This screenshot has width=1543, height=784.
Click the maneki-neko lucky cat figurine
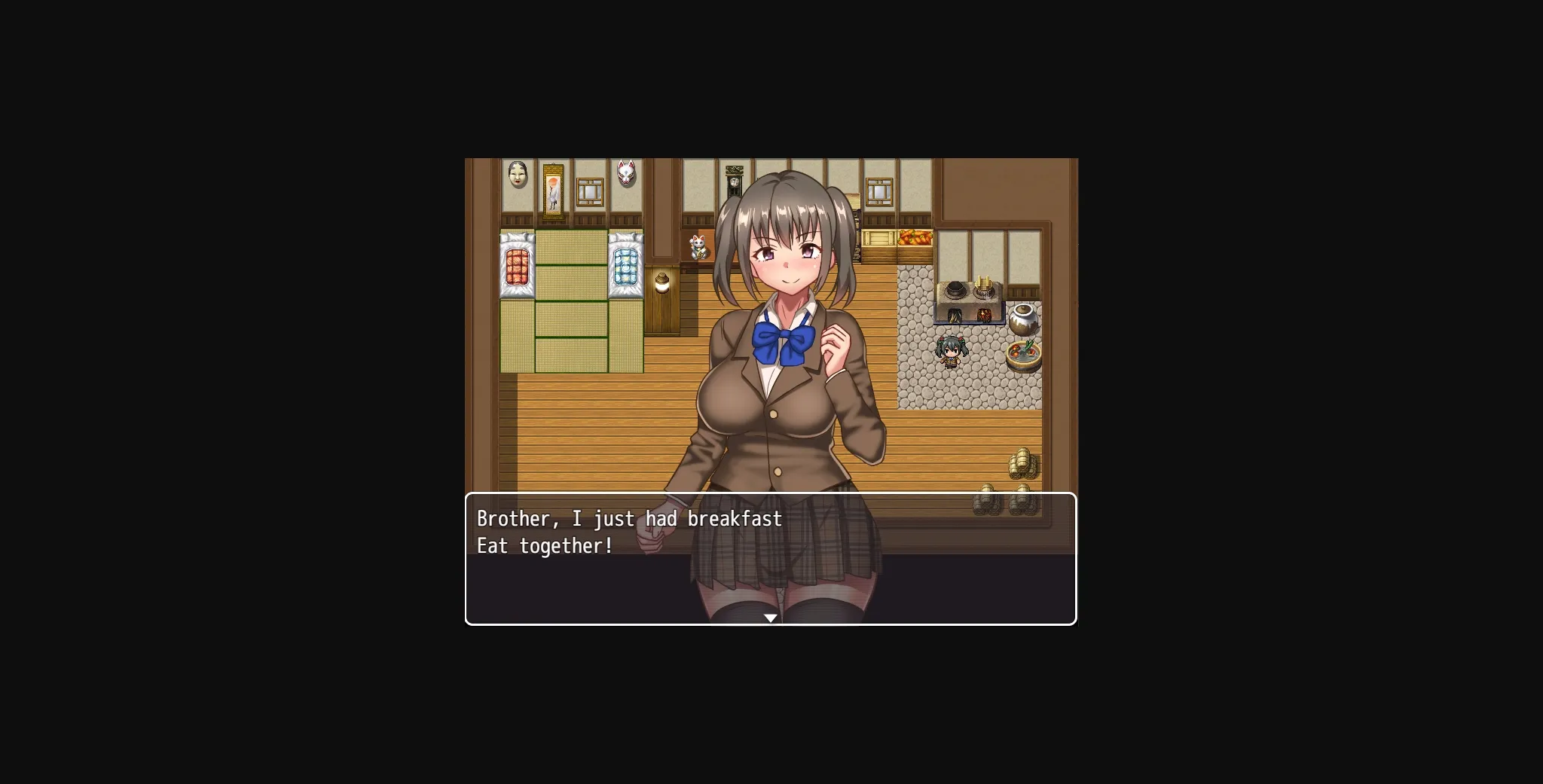click(698, 249)
